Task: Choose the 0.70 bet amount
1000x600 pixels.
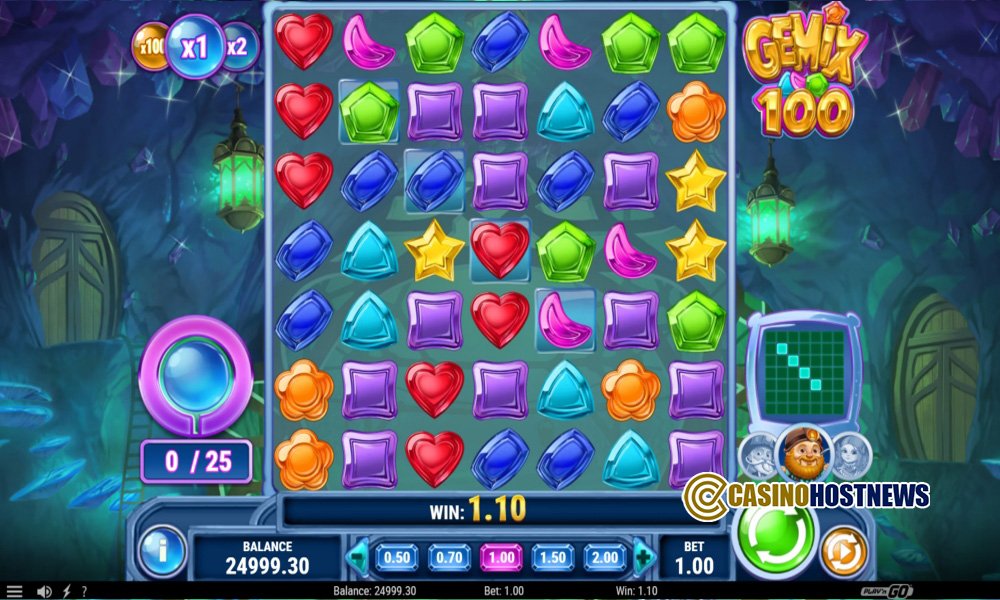Action: 450,557
